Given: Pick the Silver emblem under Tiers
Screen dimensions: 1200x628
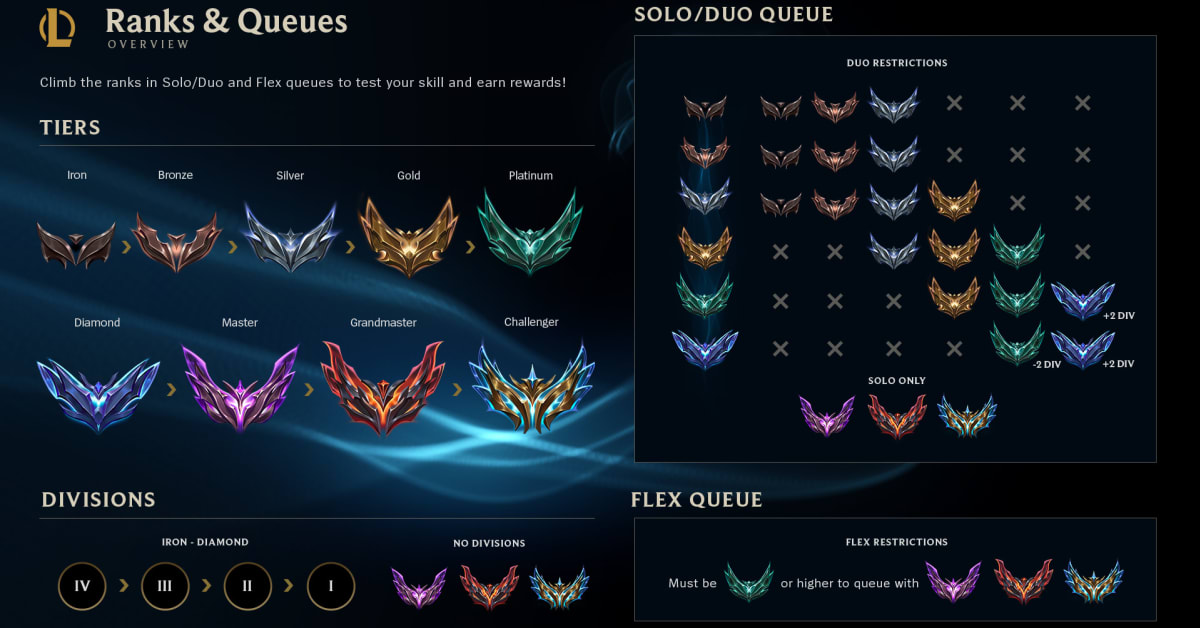Looking at the screenshot, I should 290,239.
